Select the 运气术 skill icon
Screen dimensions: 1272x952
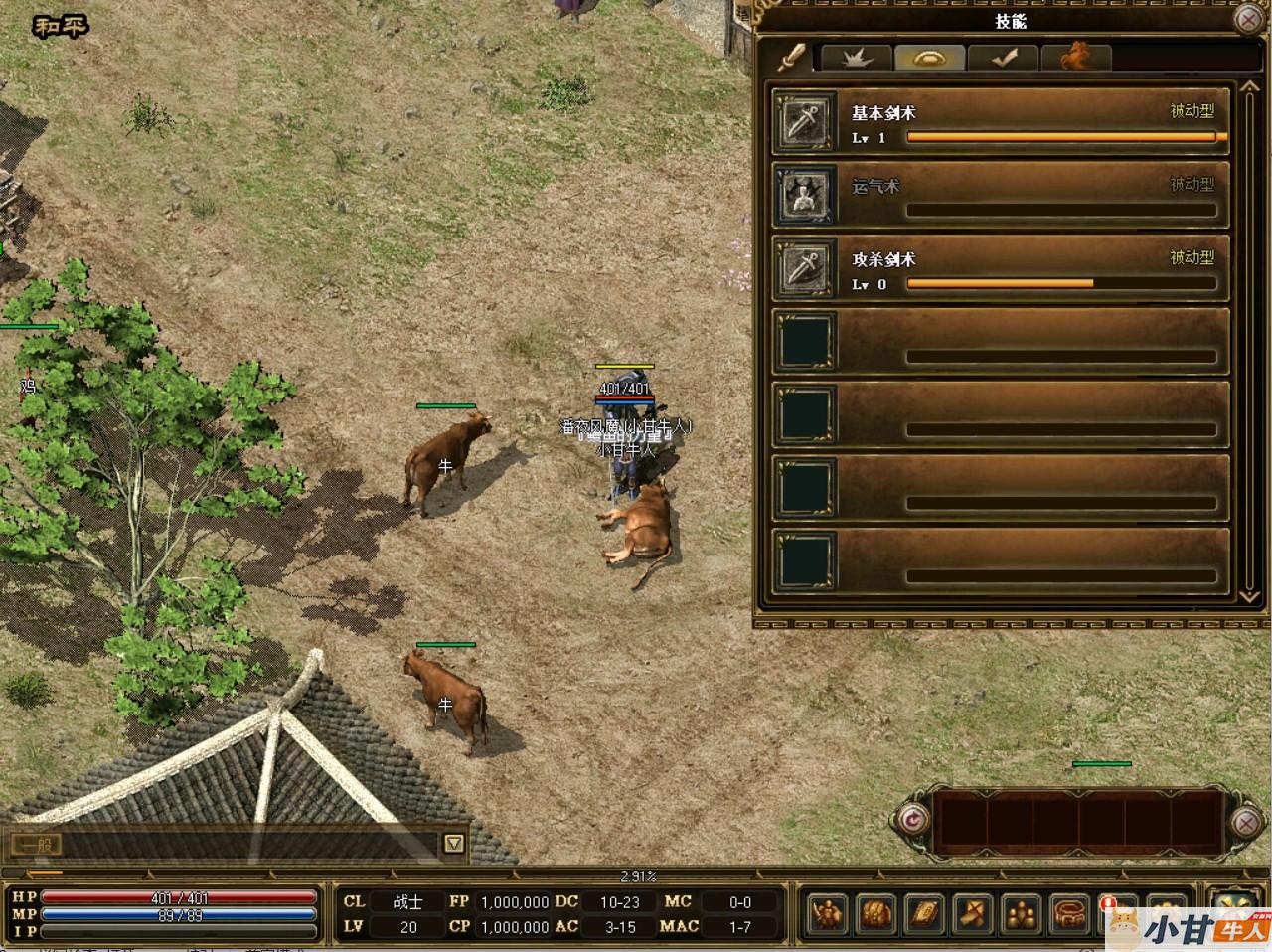click(804, 196)
